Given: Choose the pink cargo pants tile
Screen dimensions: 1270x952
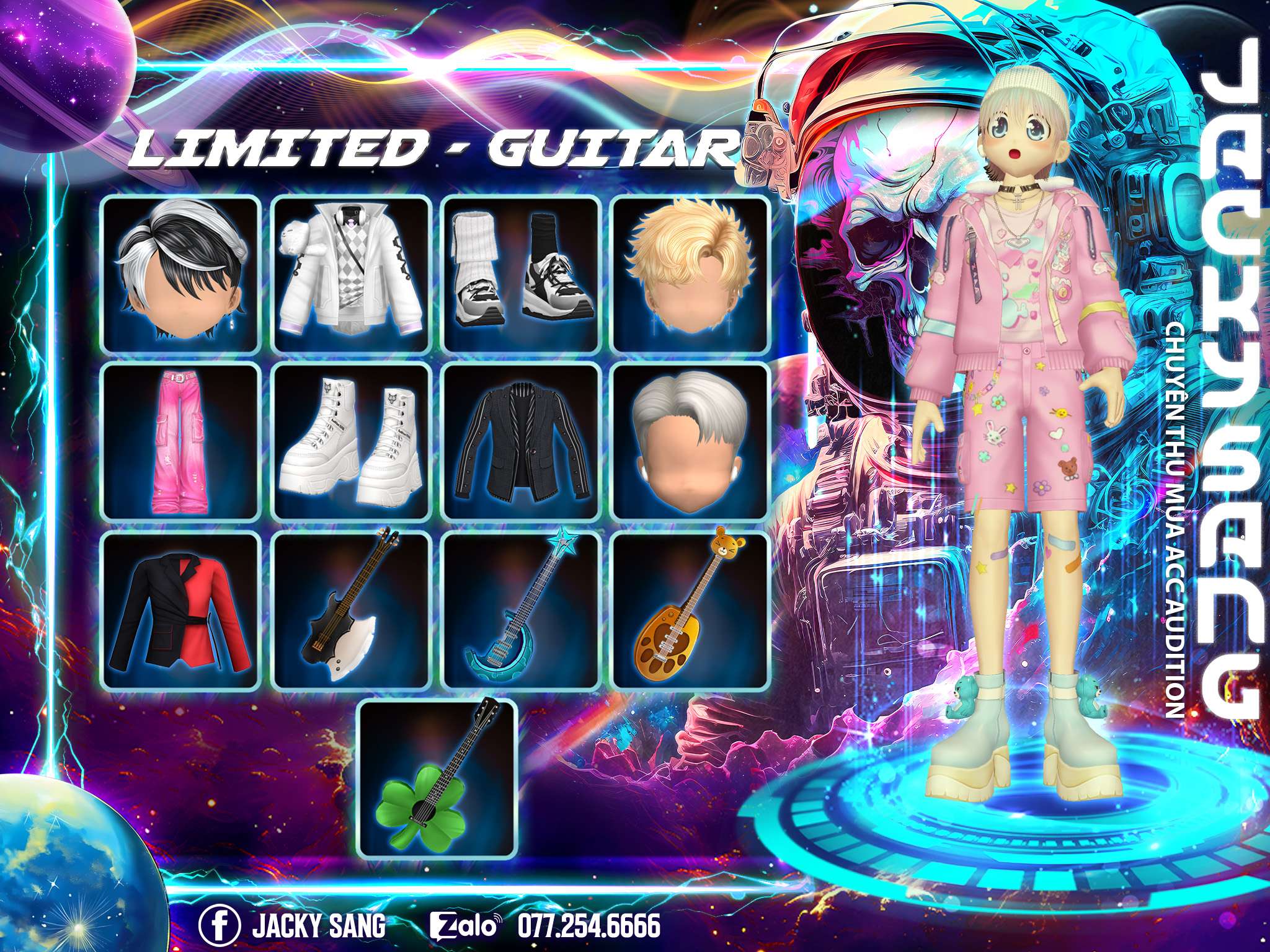Looking at the screenshot, I should [180, 441].
